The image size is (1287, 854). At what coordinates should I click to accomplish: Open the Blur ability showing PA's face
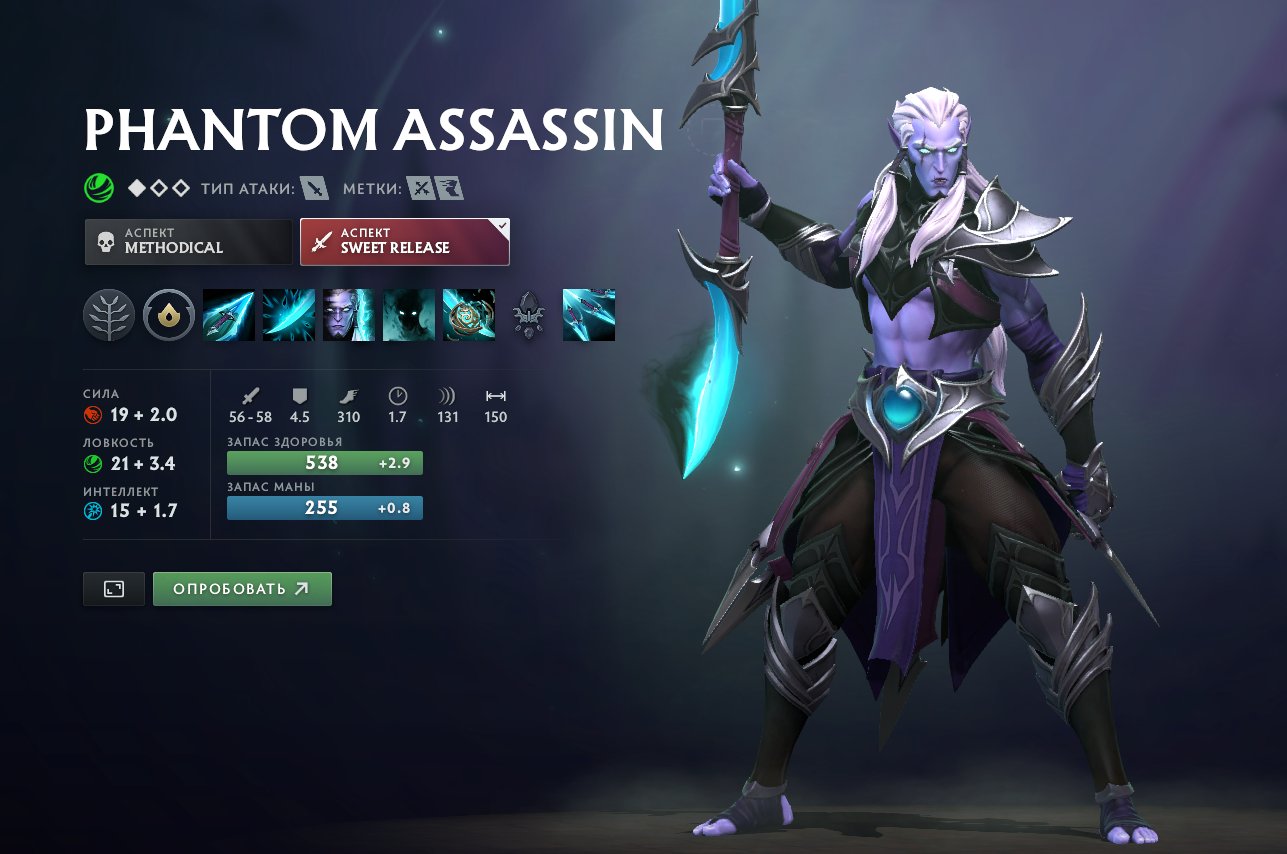(349, 315)
